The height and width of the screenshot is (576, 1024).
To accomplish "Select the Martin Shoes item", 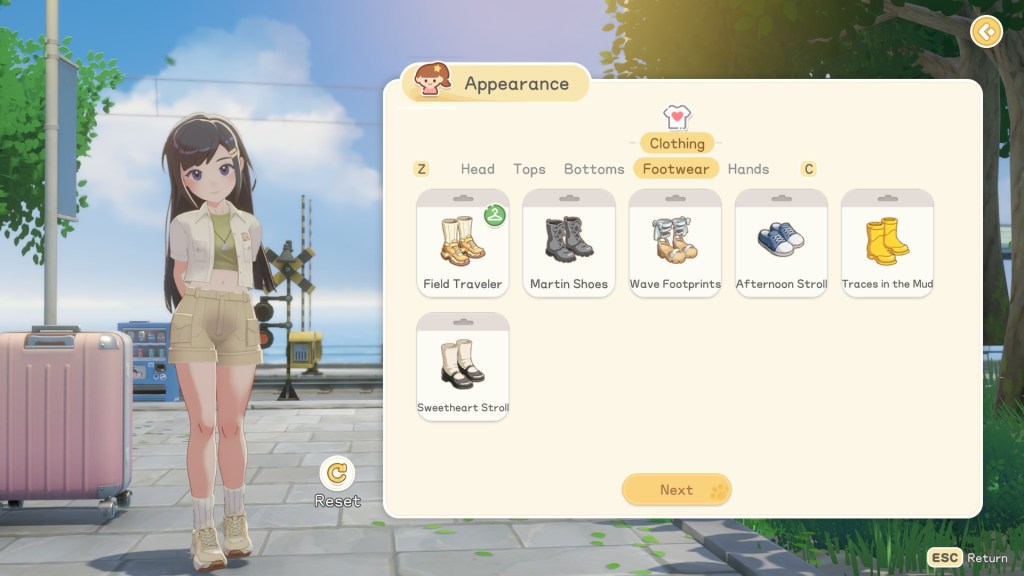I will click(569, 243).
